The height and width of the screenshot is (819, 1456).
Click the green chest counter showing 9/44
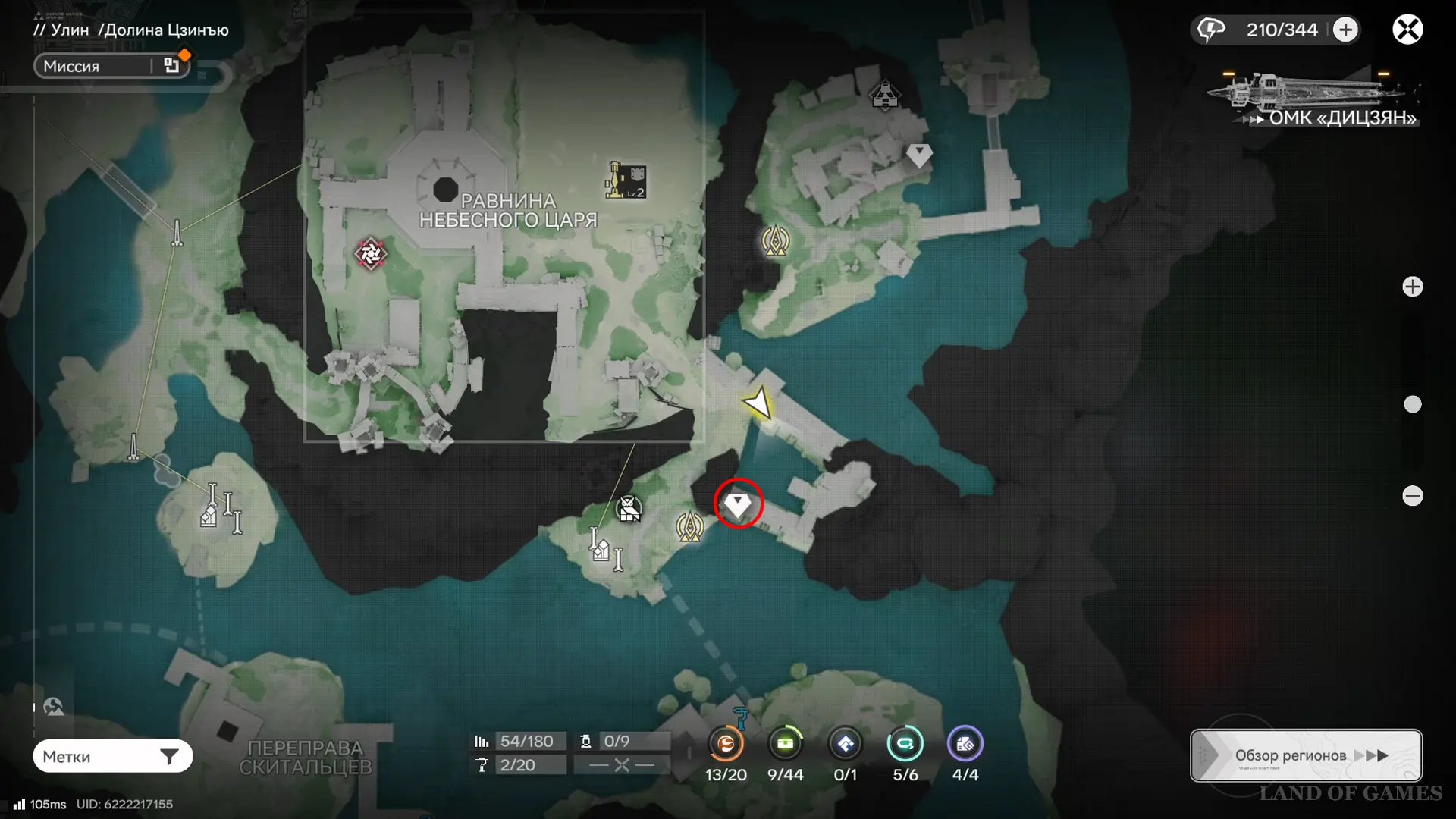[785, 745]
